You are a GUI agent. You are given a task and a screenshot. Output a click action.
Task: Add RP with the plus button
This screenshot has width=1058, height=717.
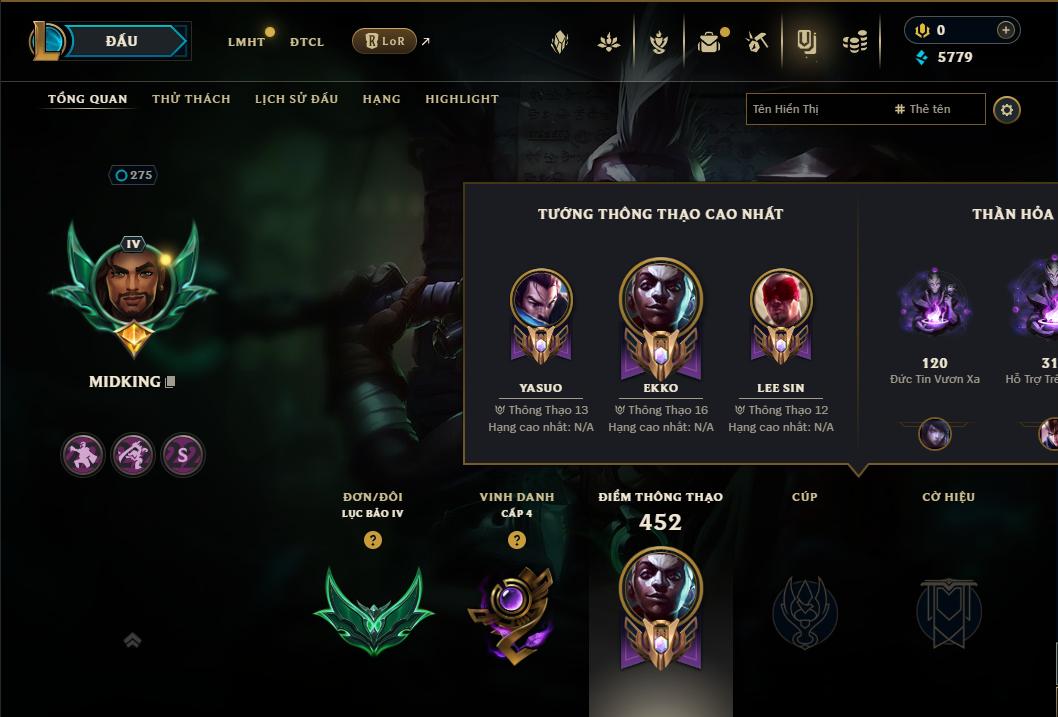[1006, 30]
